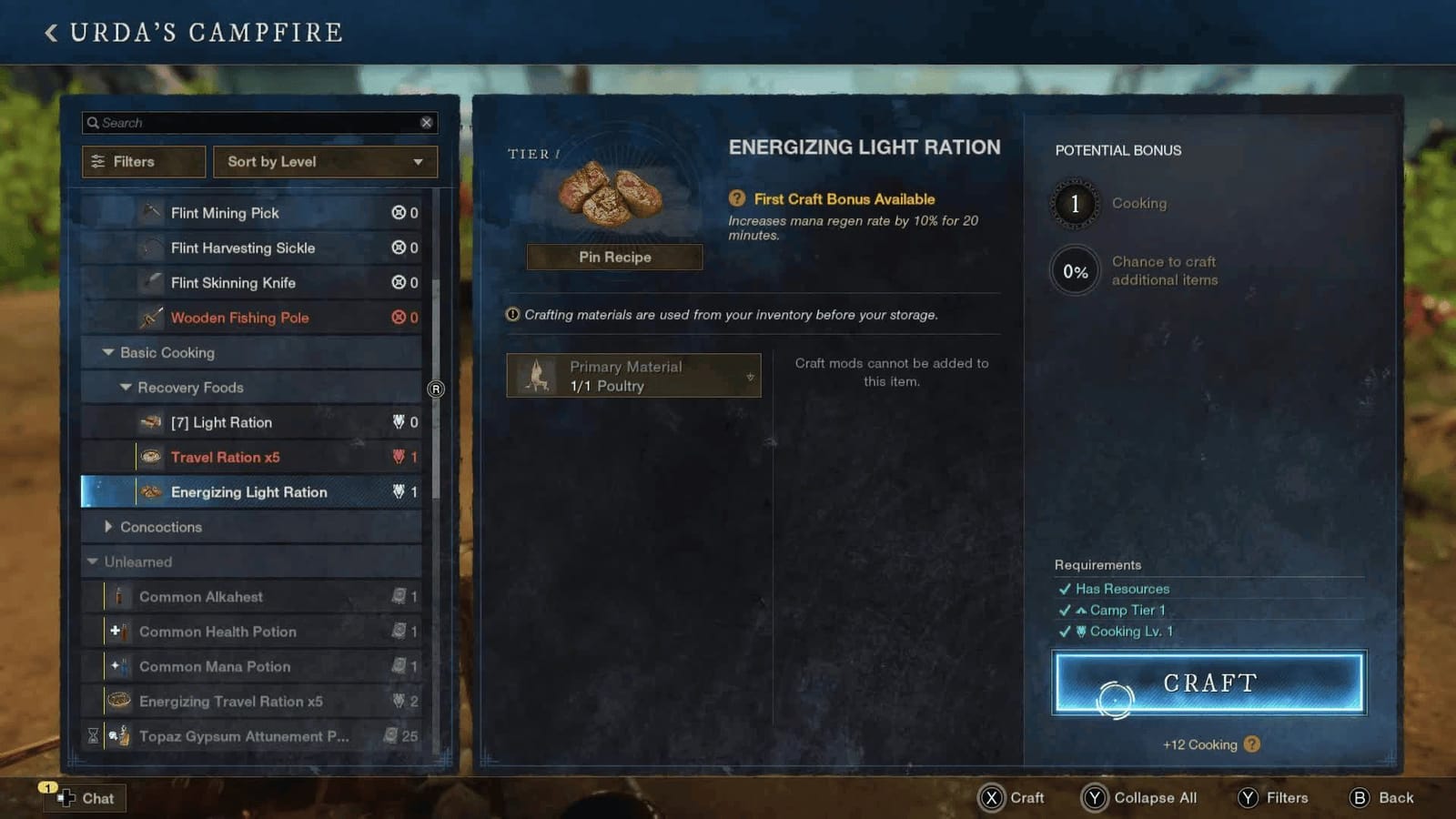Toggle Pin Recipe for Energizing Light Ration
This screenshot has width=1456, height=819.
click(614, 257)
